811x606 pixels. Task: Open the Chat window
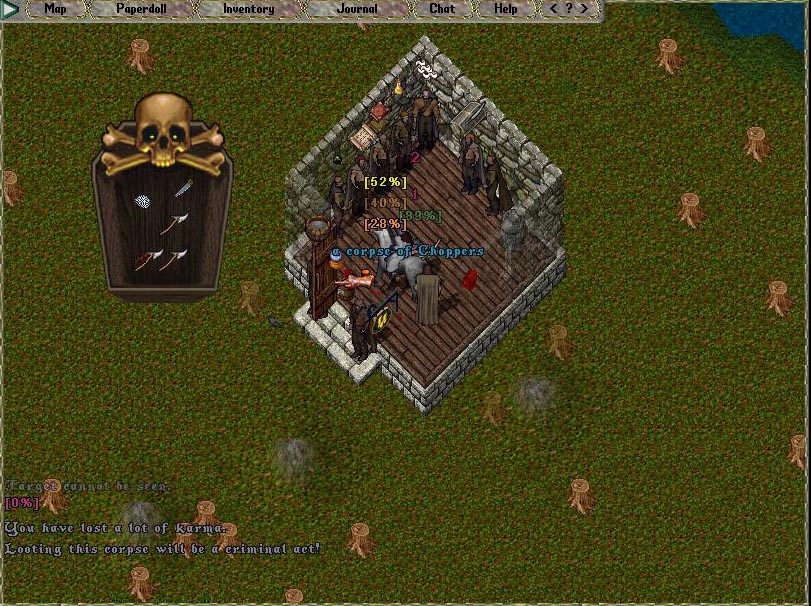pos(442,9)
